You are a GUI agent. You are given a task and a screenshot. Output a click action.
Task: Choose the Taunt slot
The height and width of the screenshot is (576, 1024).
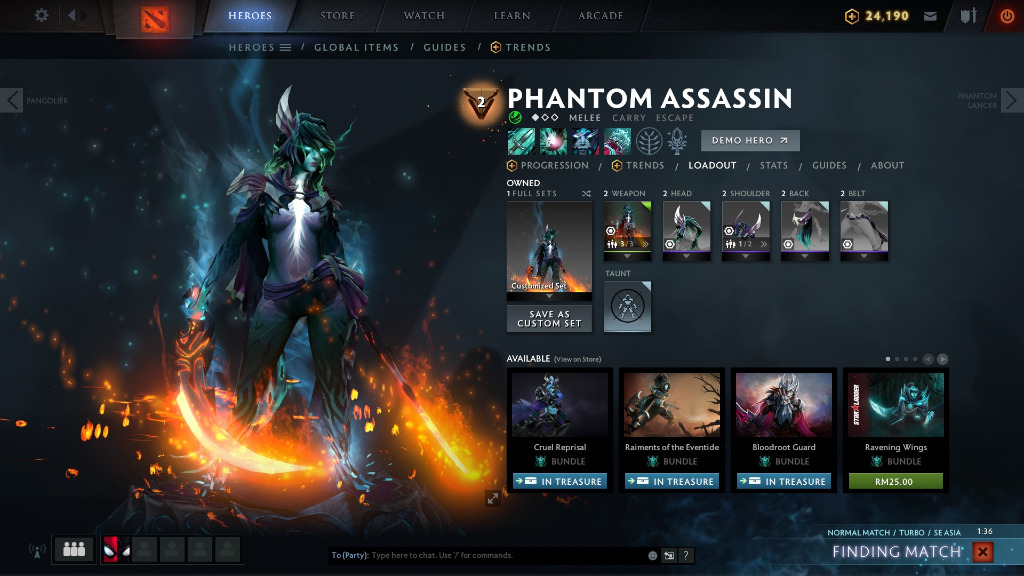(x=627, y=305)
